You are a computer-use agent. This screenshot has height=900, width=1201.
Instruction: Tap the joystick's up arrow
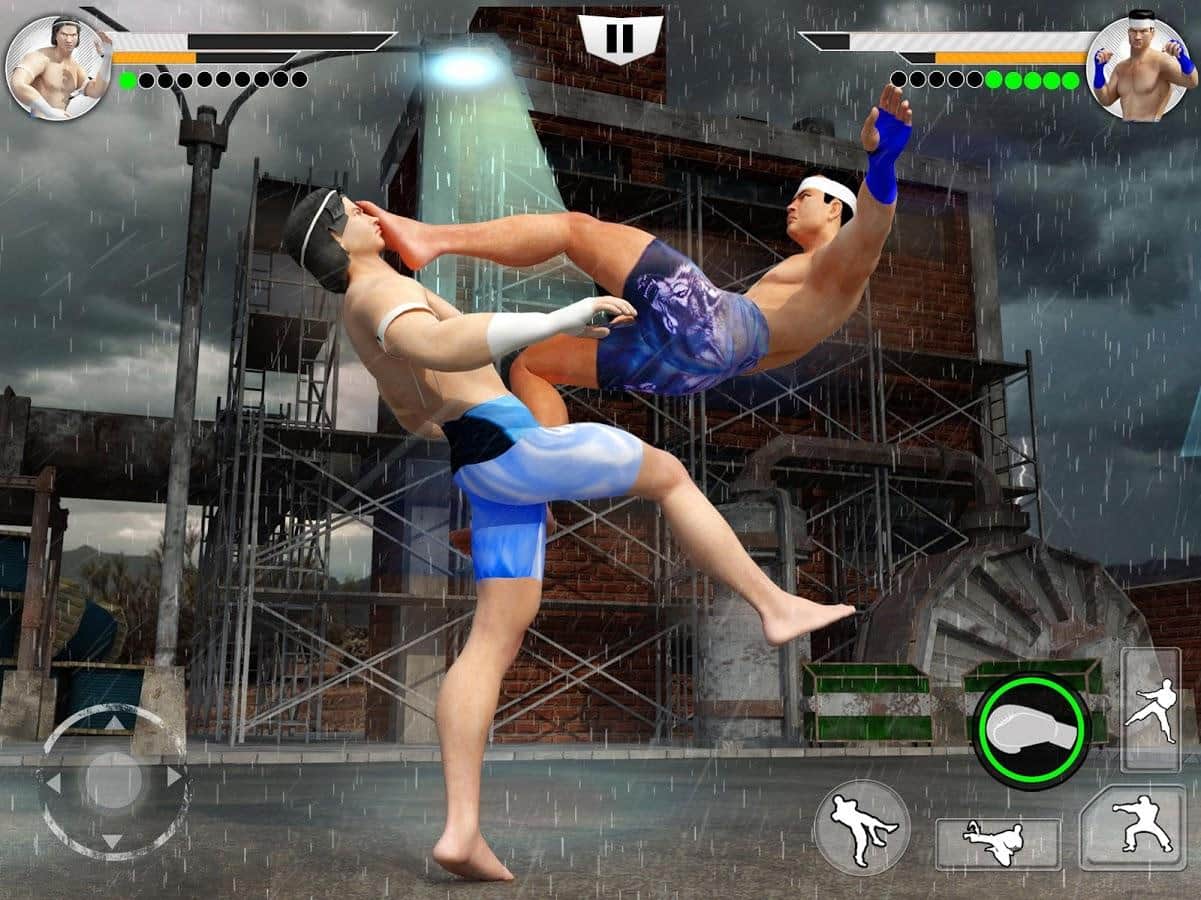[x=115, y=722]
